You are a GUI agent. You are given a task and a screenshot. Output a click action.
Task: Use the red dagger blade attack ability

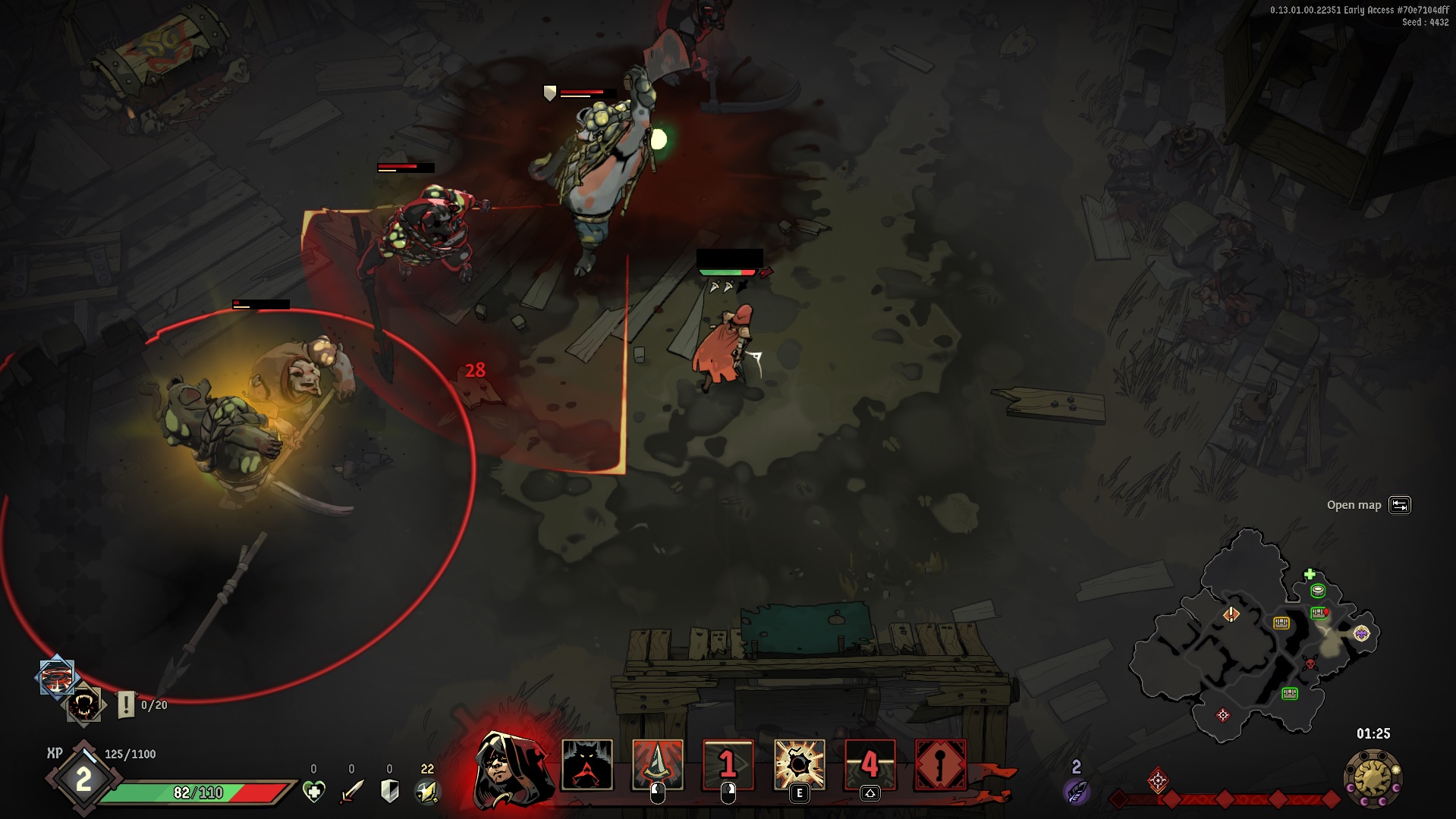coord(657,765)
